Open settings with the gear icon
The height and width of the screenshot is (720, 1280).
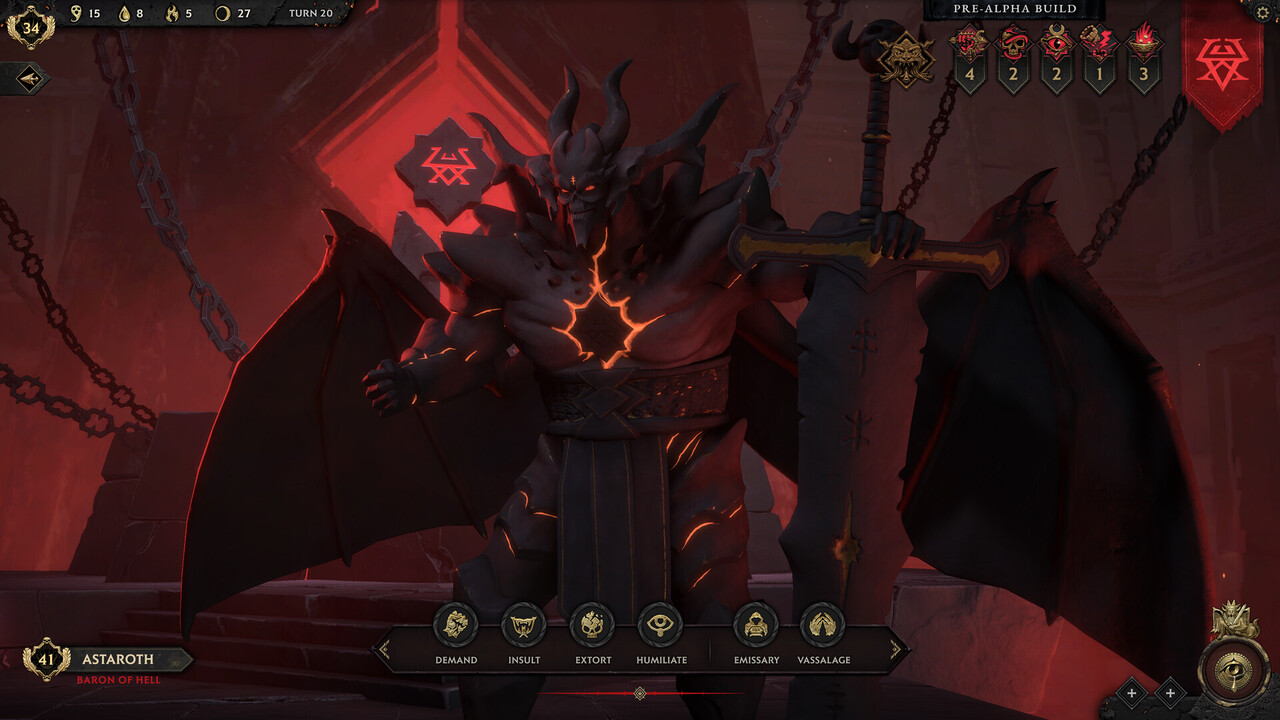pyautogui.click(x=1263, y=12)
